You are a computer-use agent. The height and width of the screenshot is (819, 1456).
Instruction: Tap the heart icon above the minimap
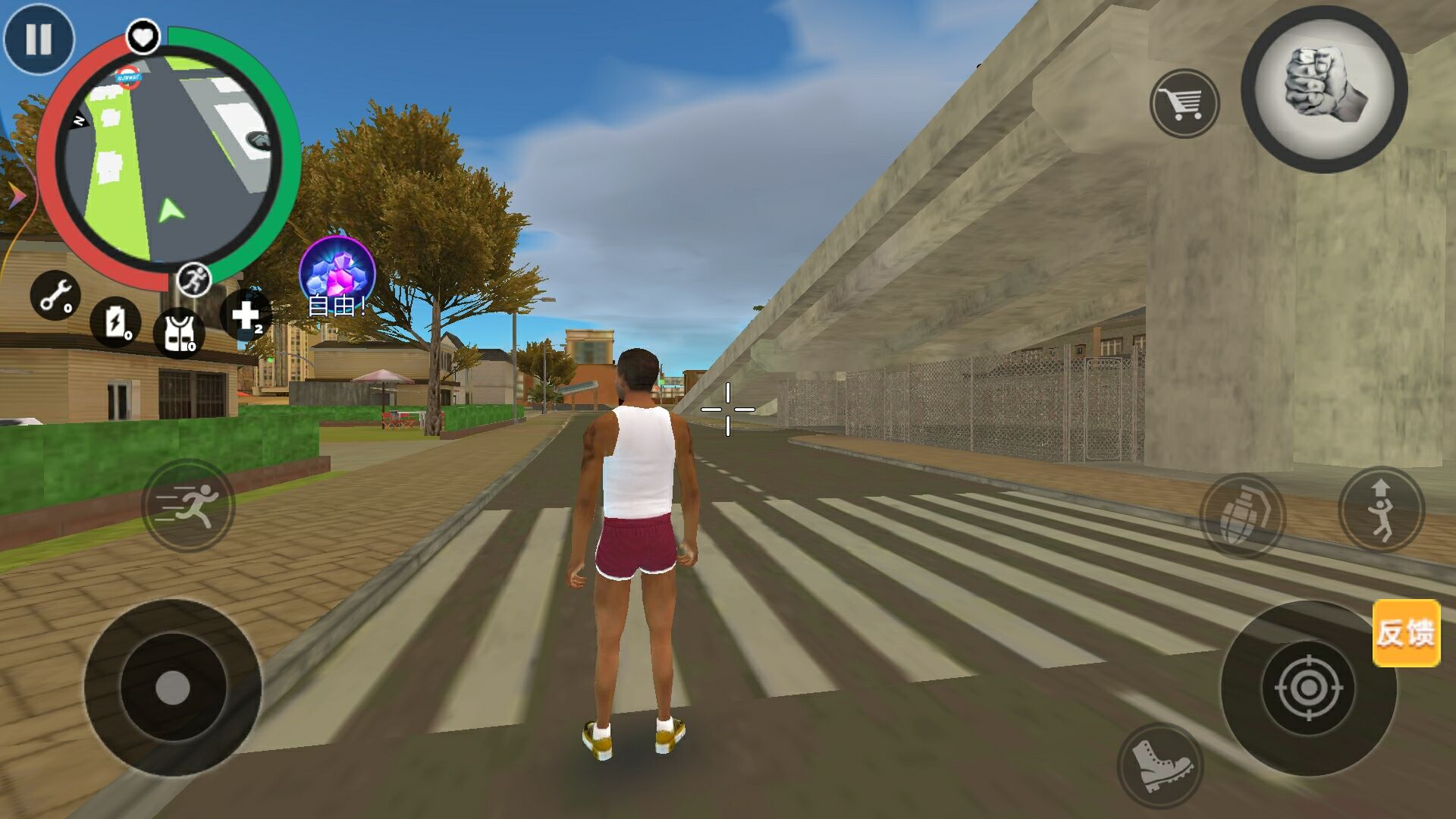coord(143,36)
